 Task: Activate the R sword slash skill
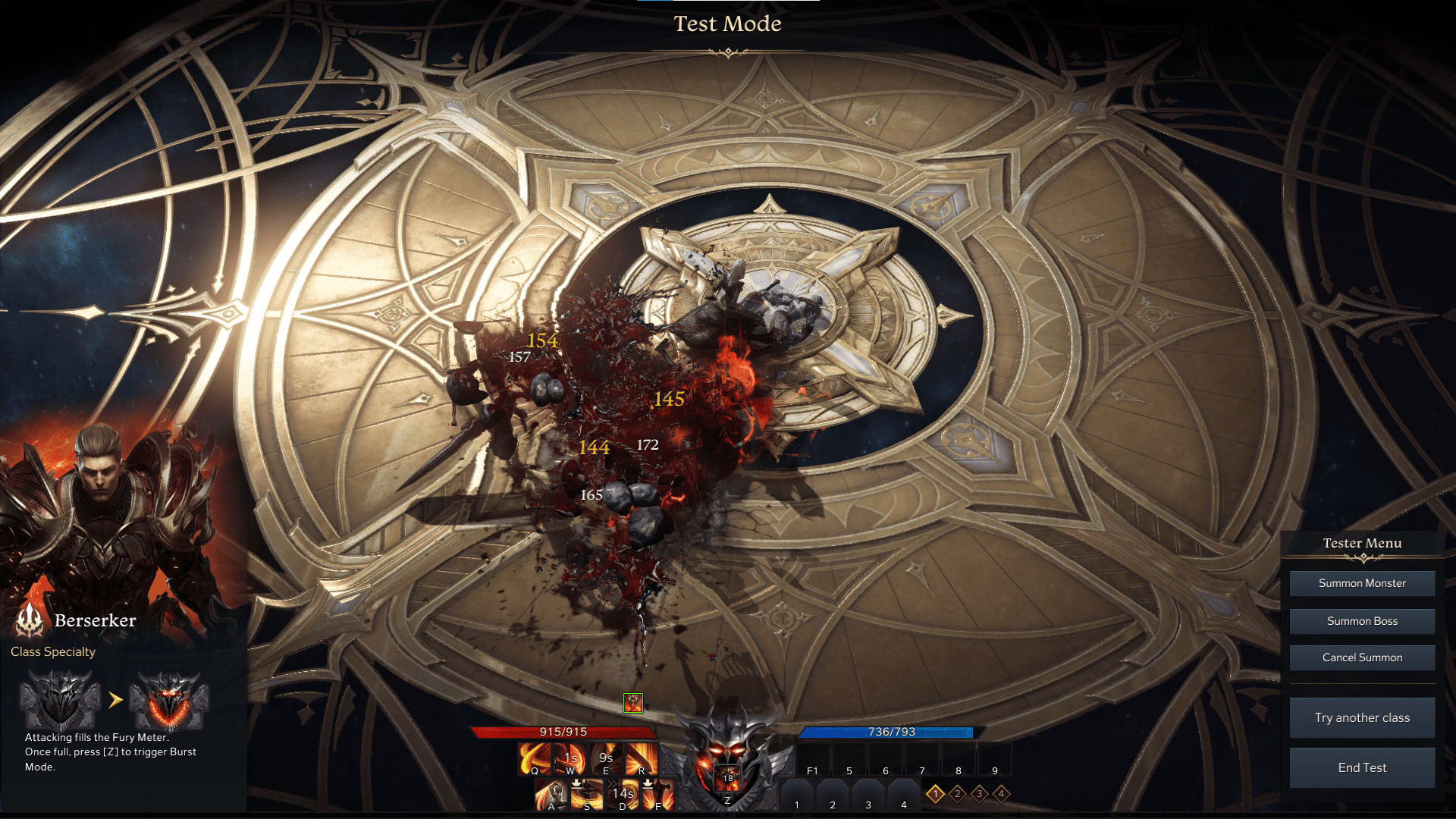[642, 758]
